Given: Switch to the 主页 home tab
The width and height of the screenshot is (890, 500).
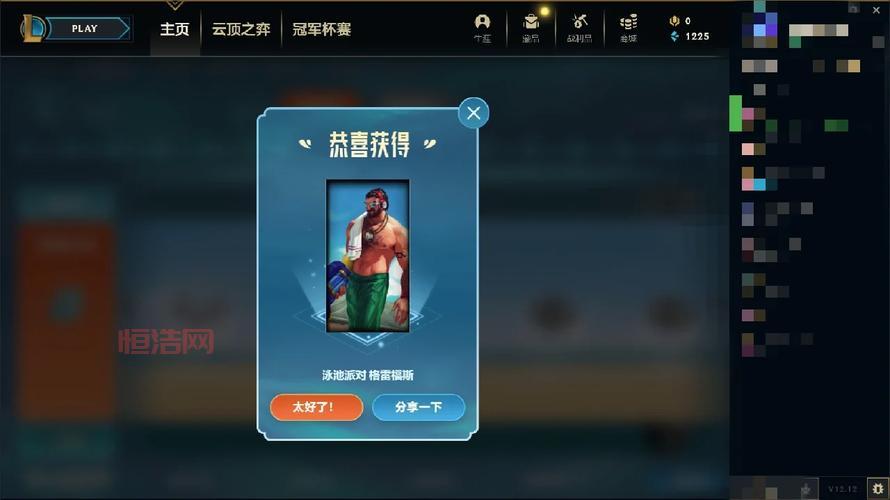Looking at the screenshot, I should point(175,29).
